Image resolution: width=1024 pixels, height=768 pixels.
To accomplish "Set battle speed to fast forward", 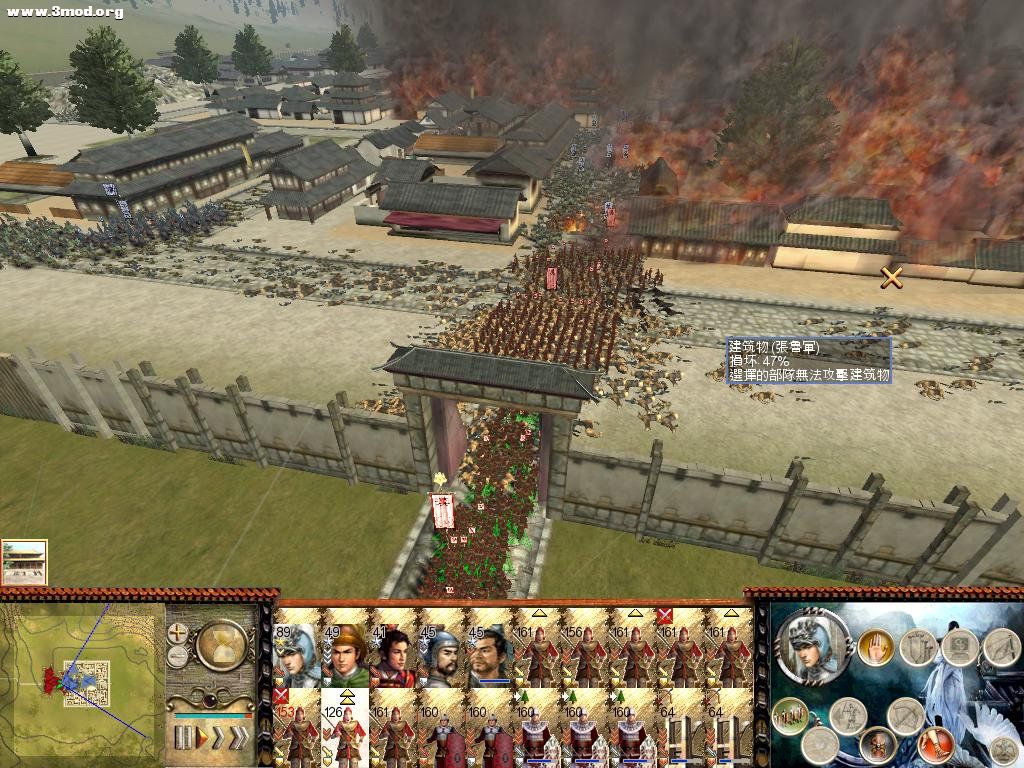I will (219, 738).
